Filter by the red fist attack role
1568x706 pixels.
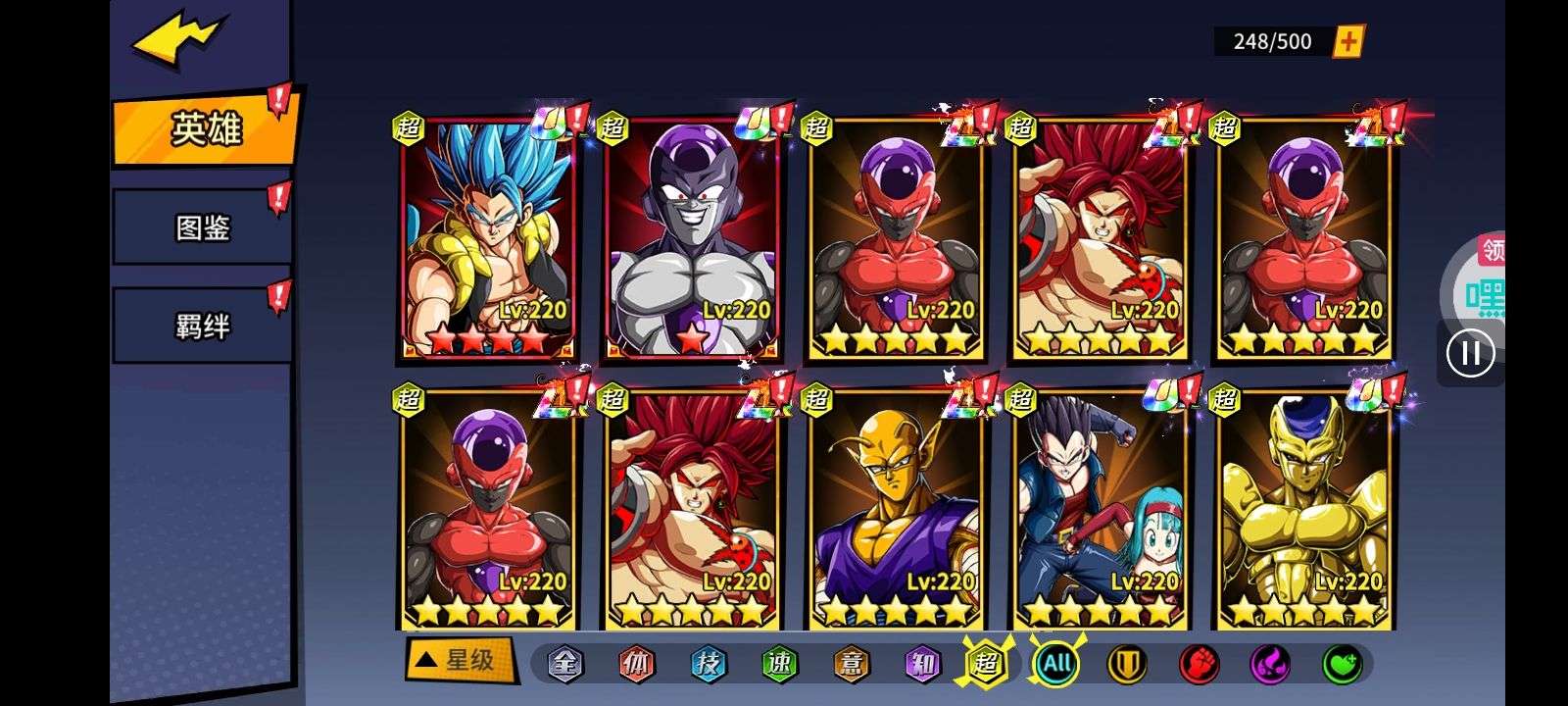(x=1199, y=665)
